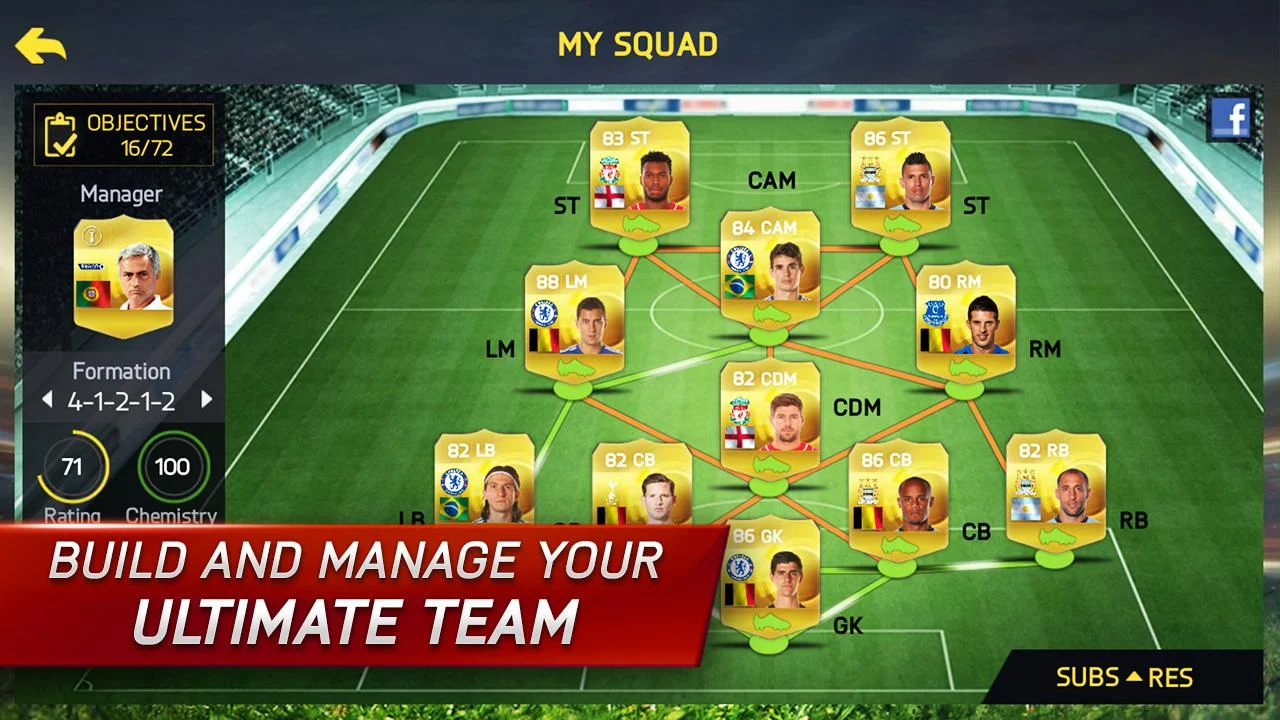Click the Chemistry progress ring
Screen dimensions: 1280x720
coord(172,466)
